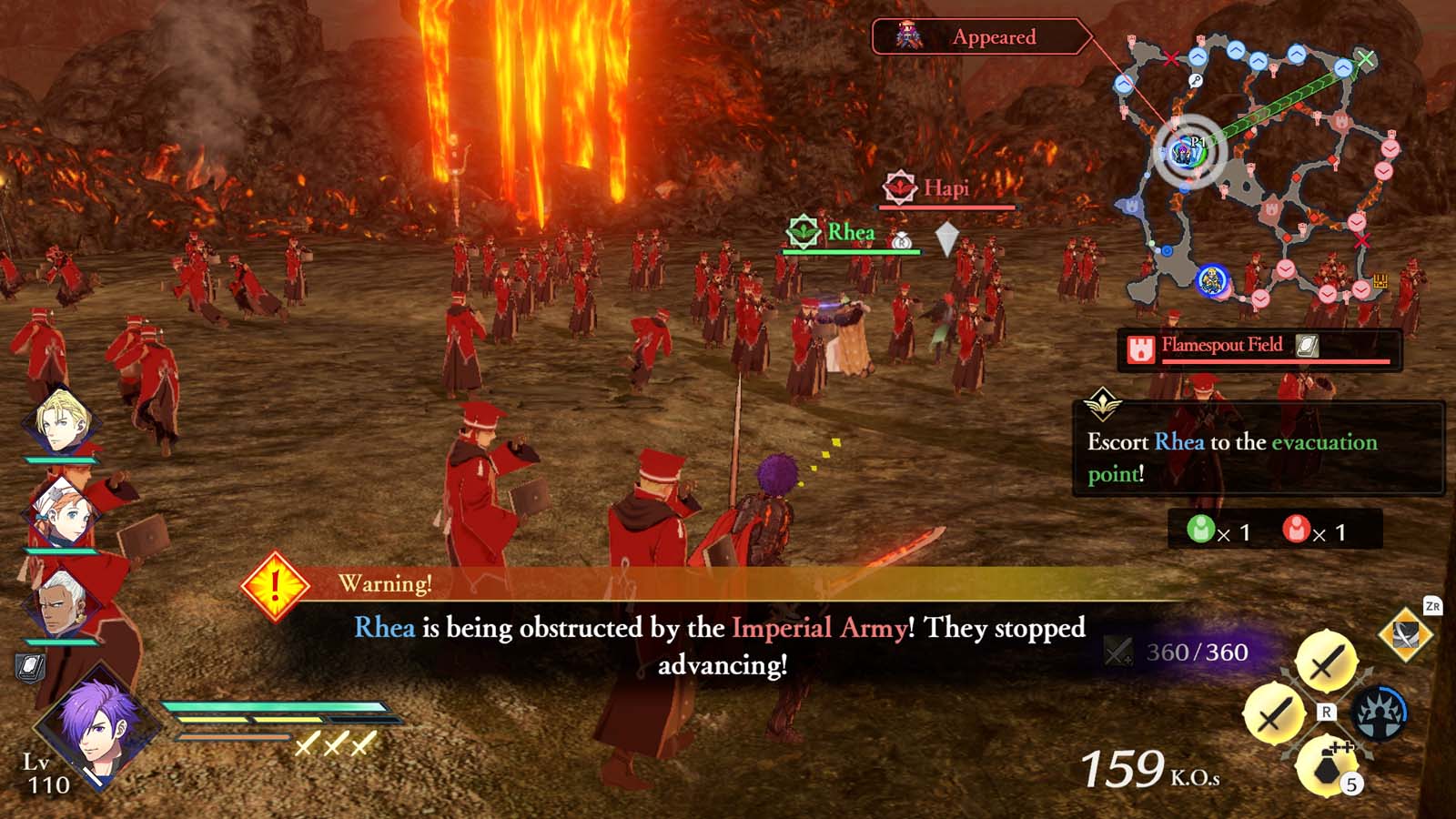Select the top sword attack icon in the action wheel
The width and height of the screenshot is (1456, 819).
pos(1327,659)
